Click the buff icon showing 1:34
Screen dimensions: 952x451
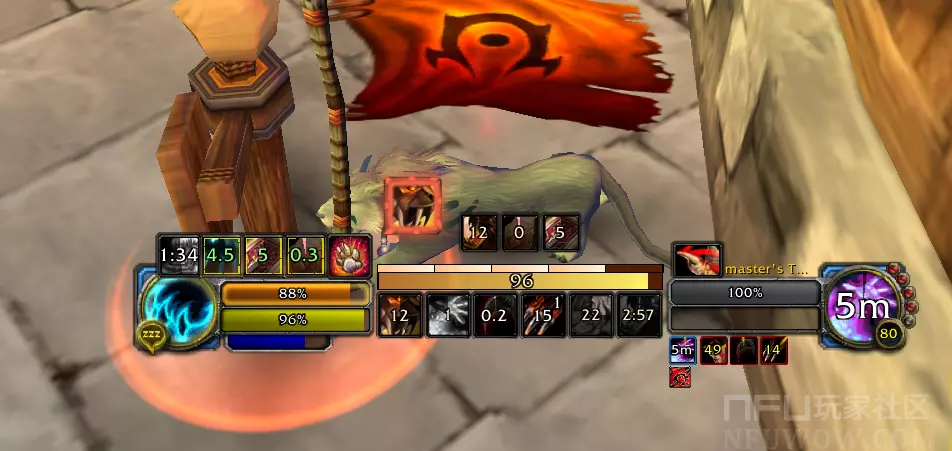[x=179, y=254]
